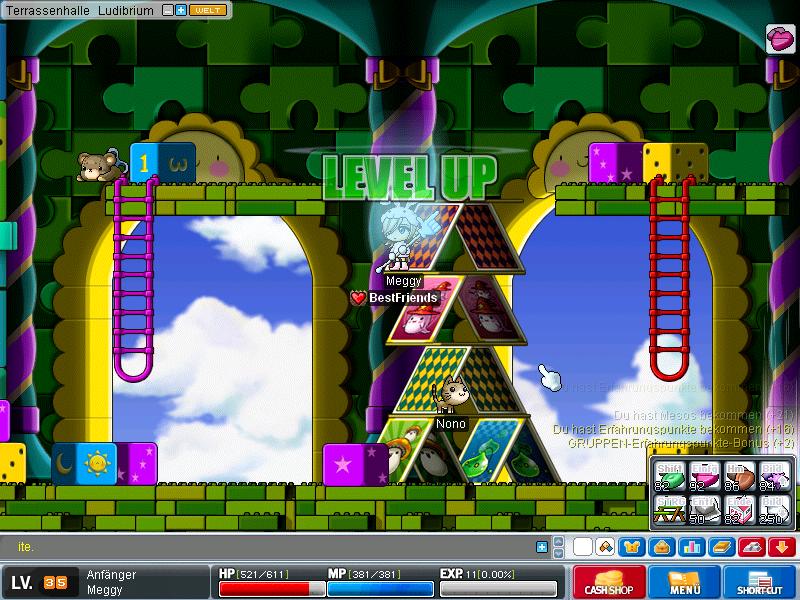Use the pink item with count 92
Screen dimensions: 800x600
(x=705, y=479)
